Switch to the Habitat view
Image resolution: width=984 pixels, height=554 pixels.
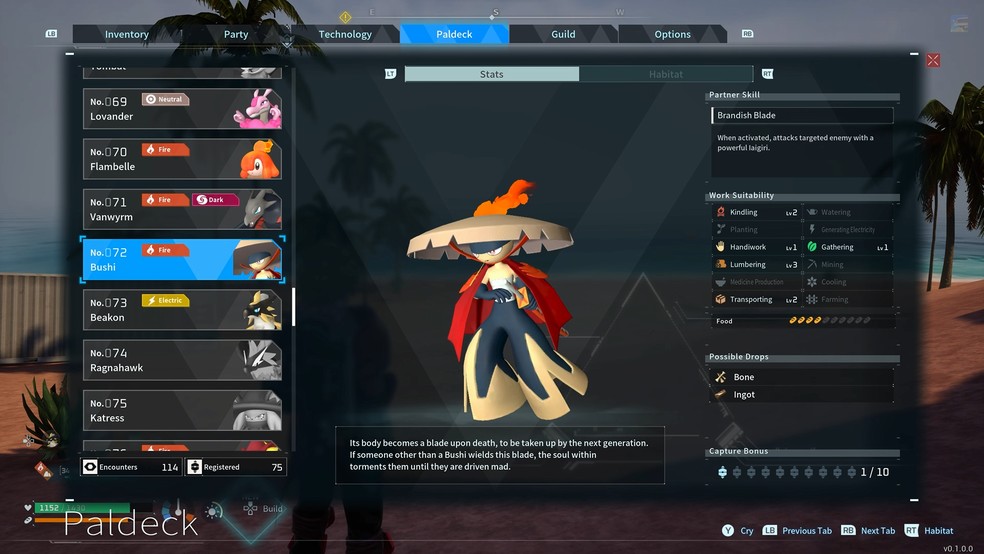coord(665,74)
